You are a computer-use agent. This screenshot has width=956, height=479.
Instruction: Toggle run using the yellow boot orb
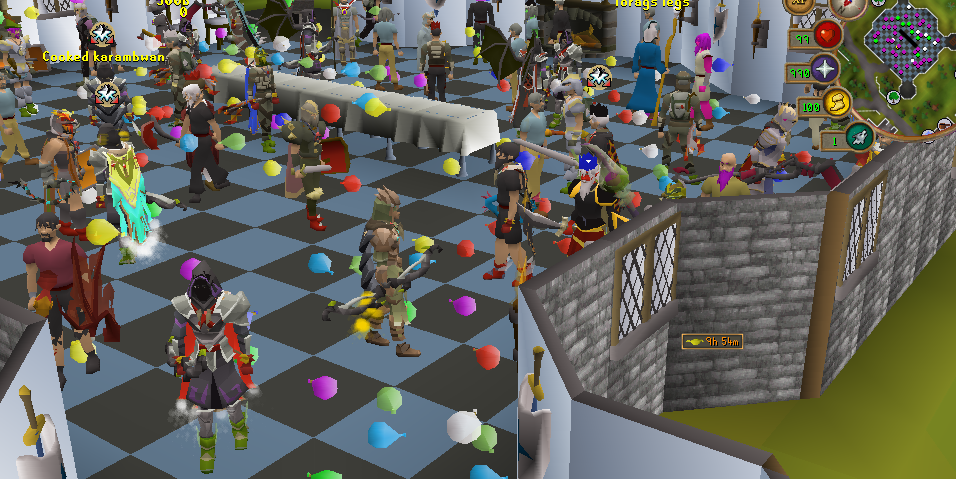coord(836,101)
